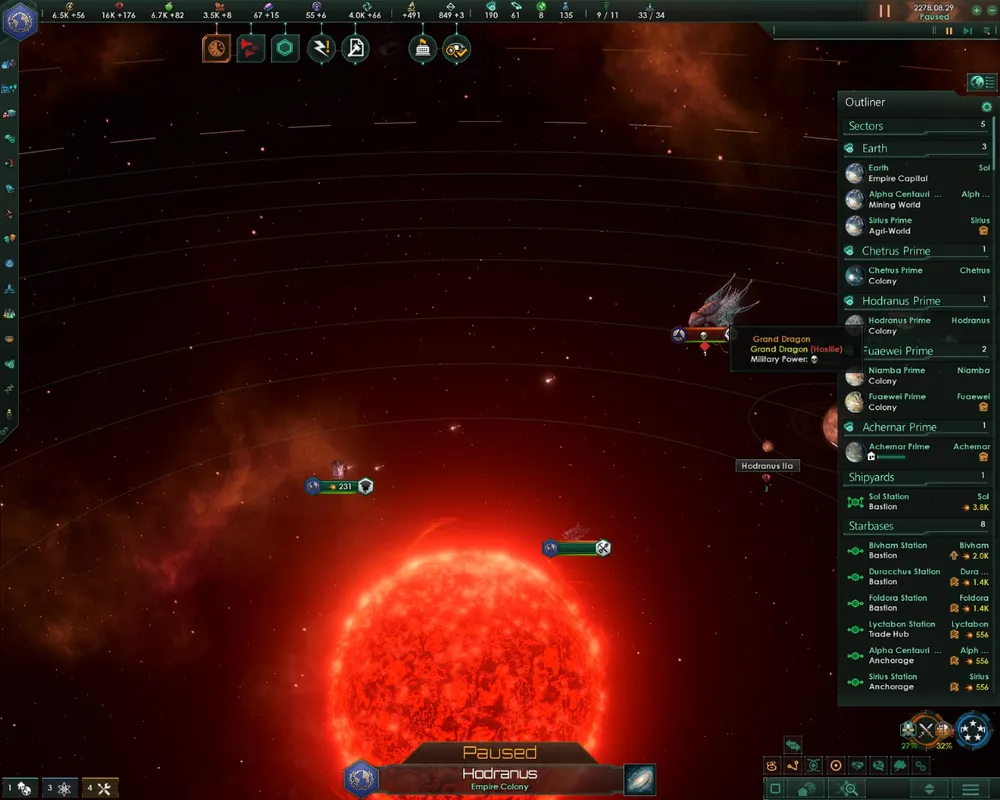Toggle the pause button beside the date

884,11
